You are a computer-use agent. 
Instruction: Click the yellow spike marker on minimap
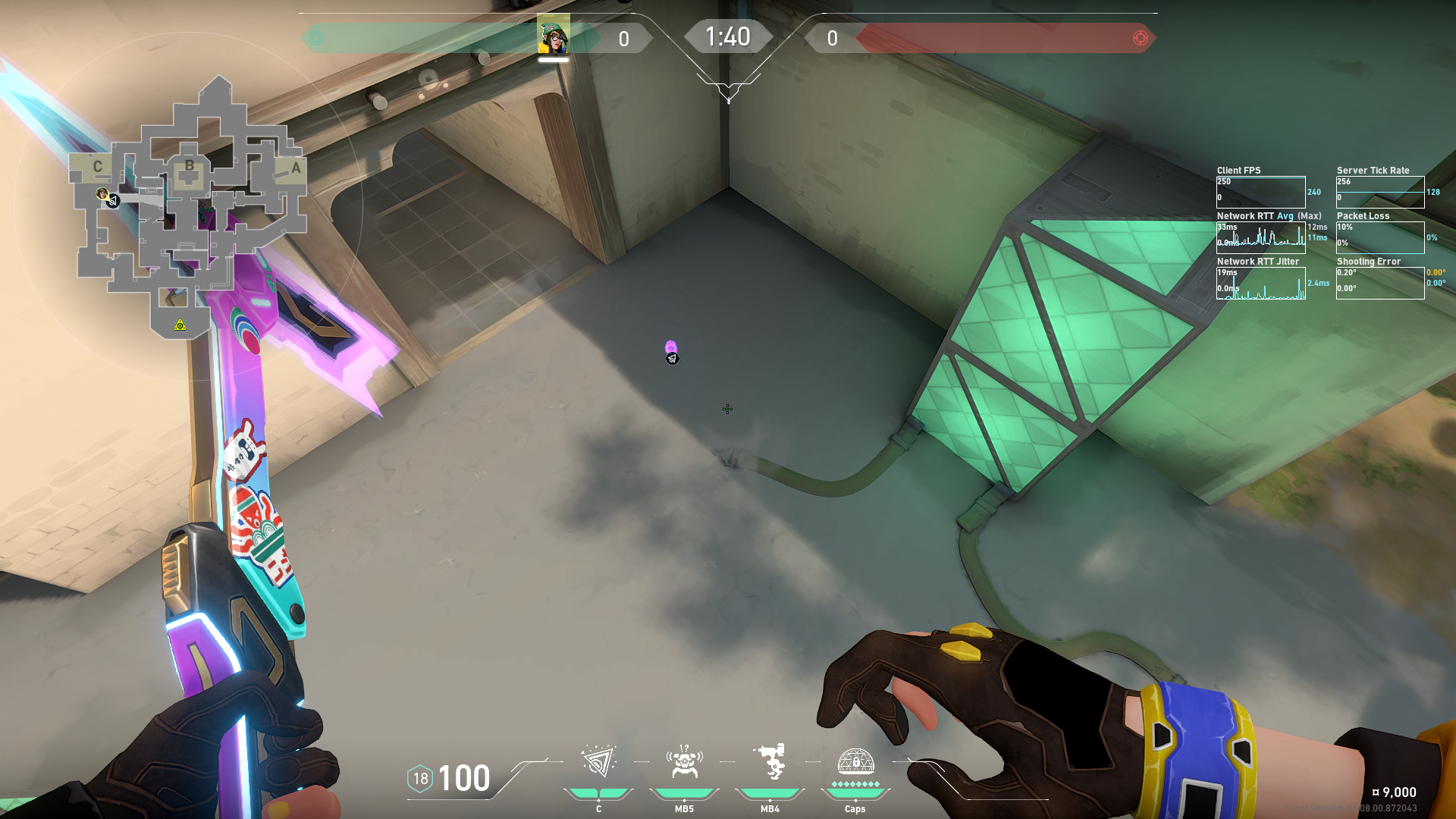(x=180, y=325)
